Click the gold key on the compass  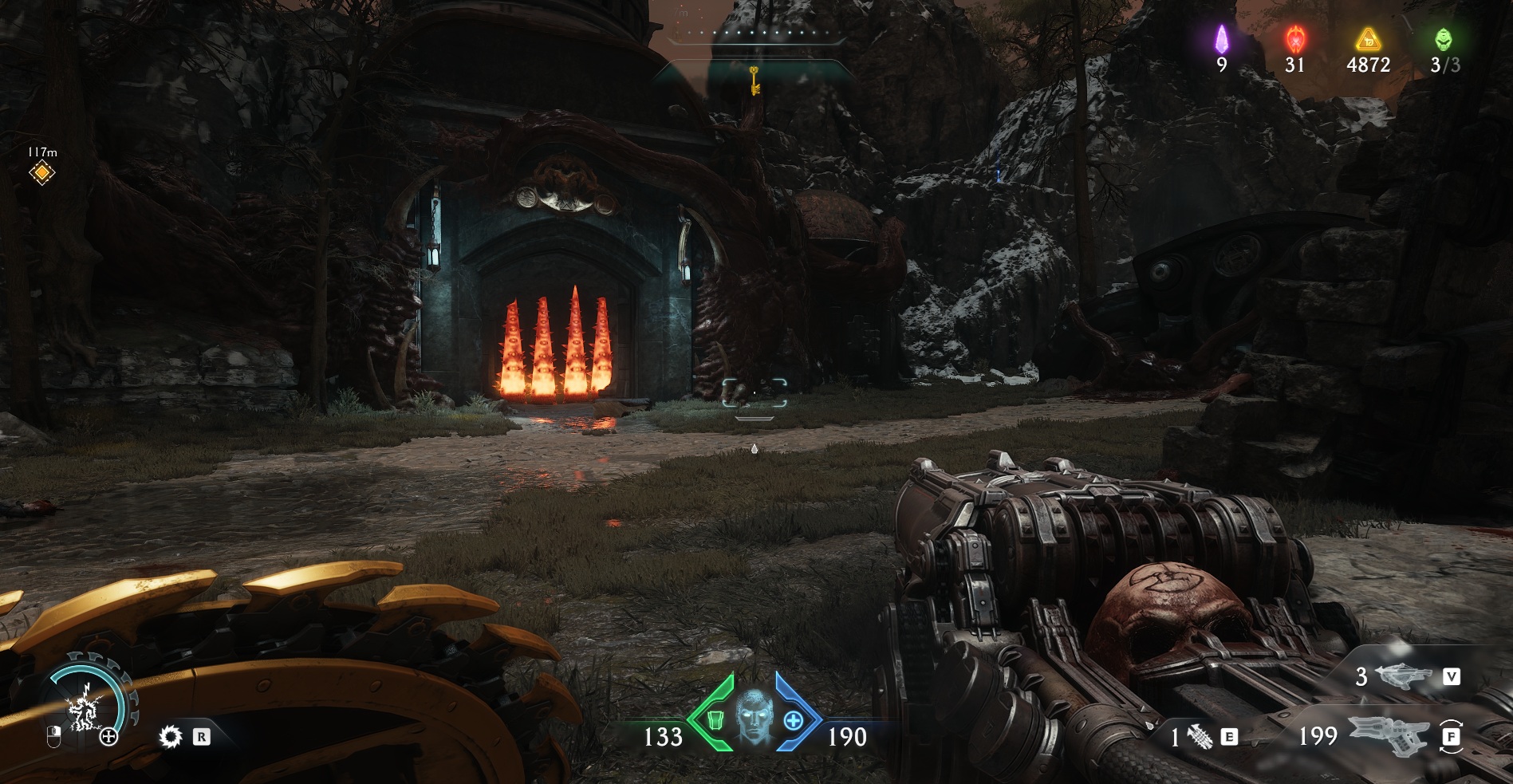coord(753,80)
